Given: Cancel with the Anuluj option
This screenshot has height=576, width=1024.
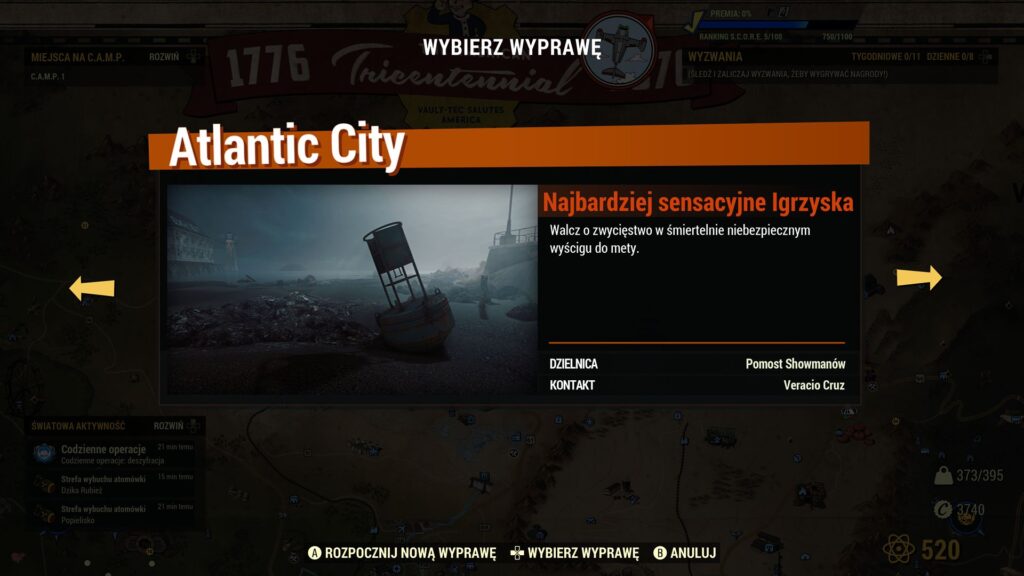Looking at the screenshot, I should (685, 553).
